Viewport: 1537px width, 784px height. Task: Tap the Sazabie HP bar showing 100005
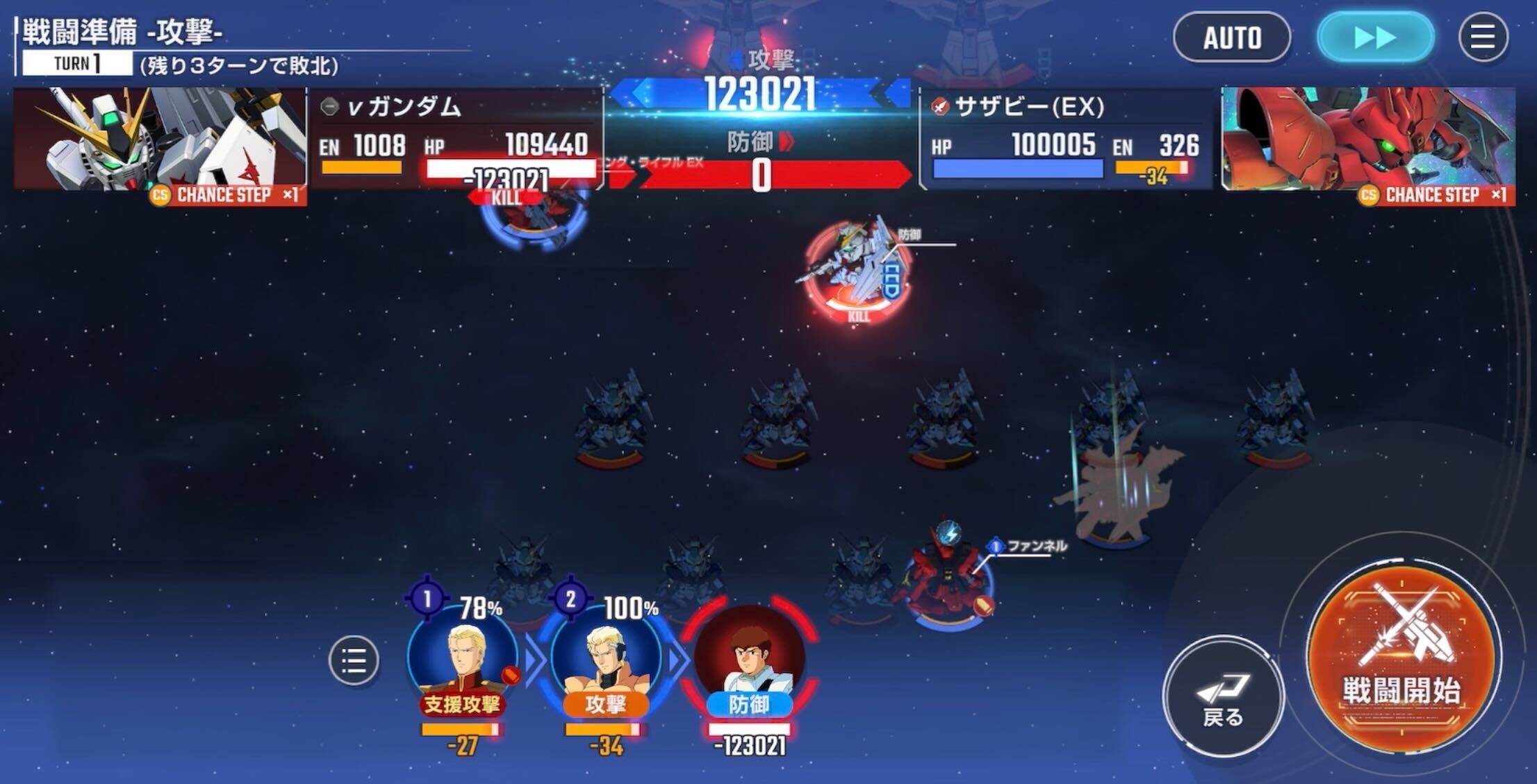[x=1018, y=167]
